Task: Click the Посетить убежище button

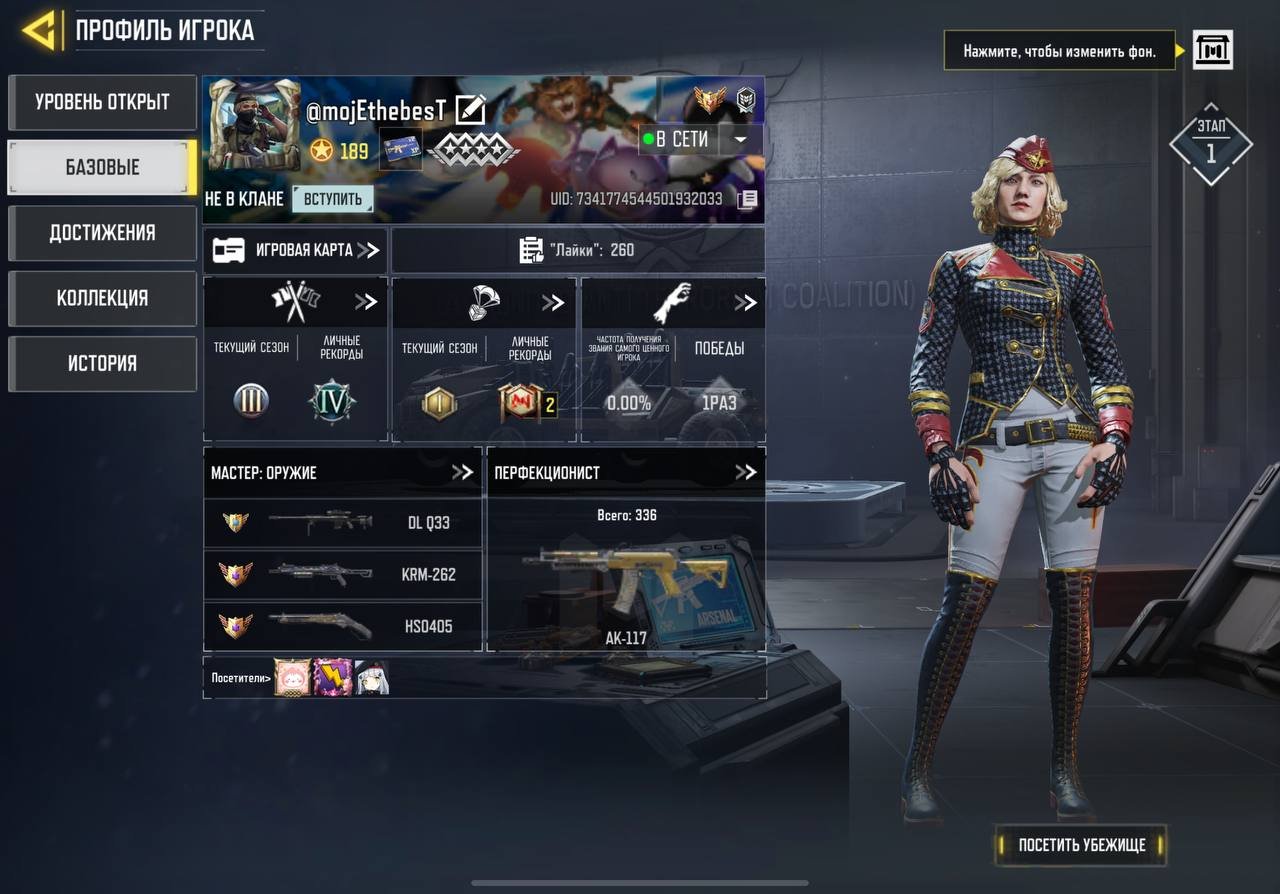Action: pyautogui.click(x=1081, y=845)
